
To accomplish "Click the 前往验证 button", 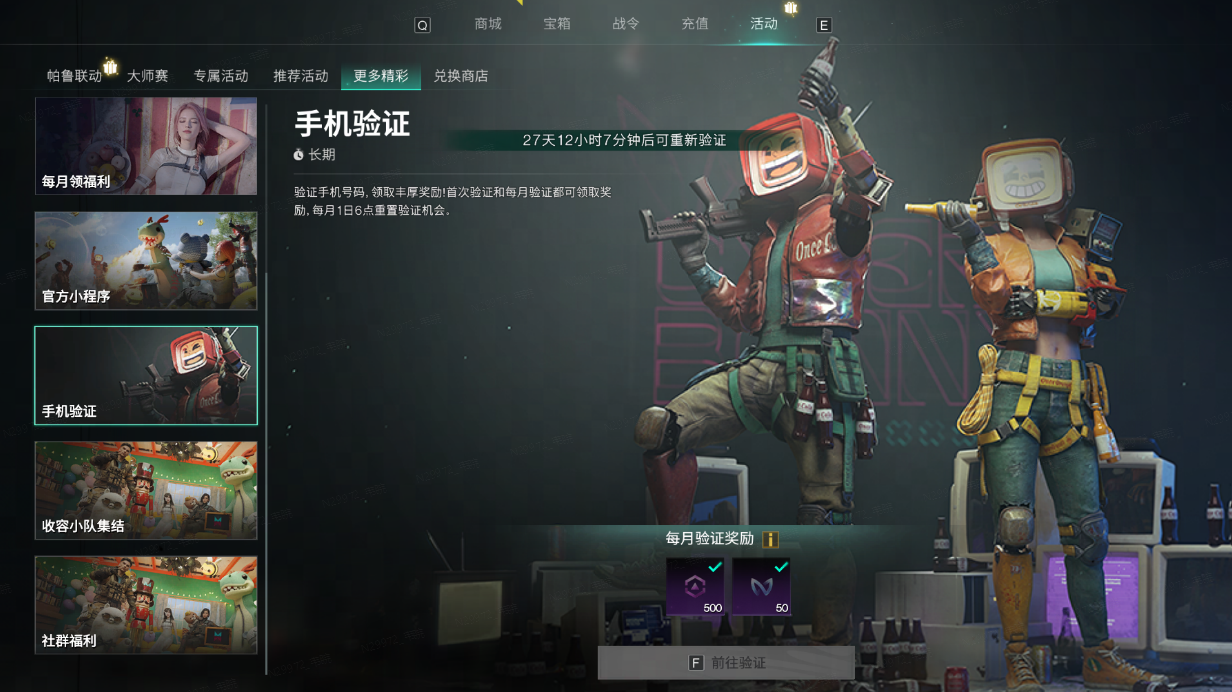I will (x=726, y=663).
